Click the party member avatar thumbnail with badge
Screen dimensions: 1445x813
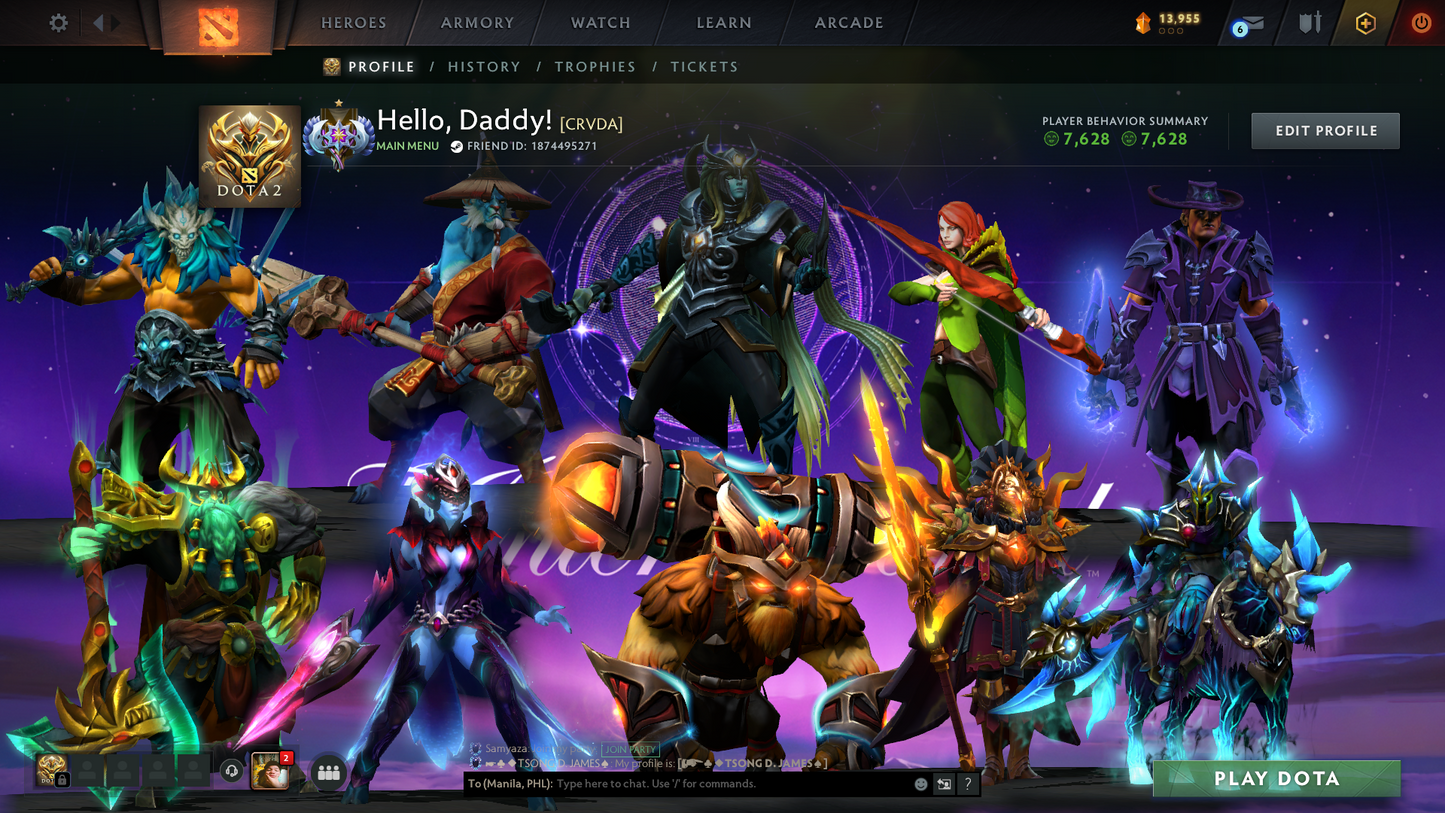[268, 771]
